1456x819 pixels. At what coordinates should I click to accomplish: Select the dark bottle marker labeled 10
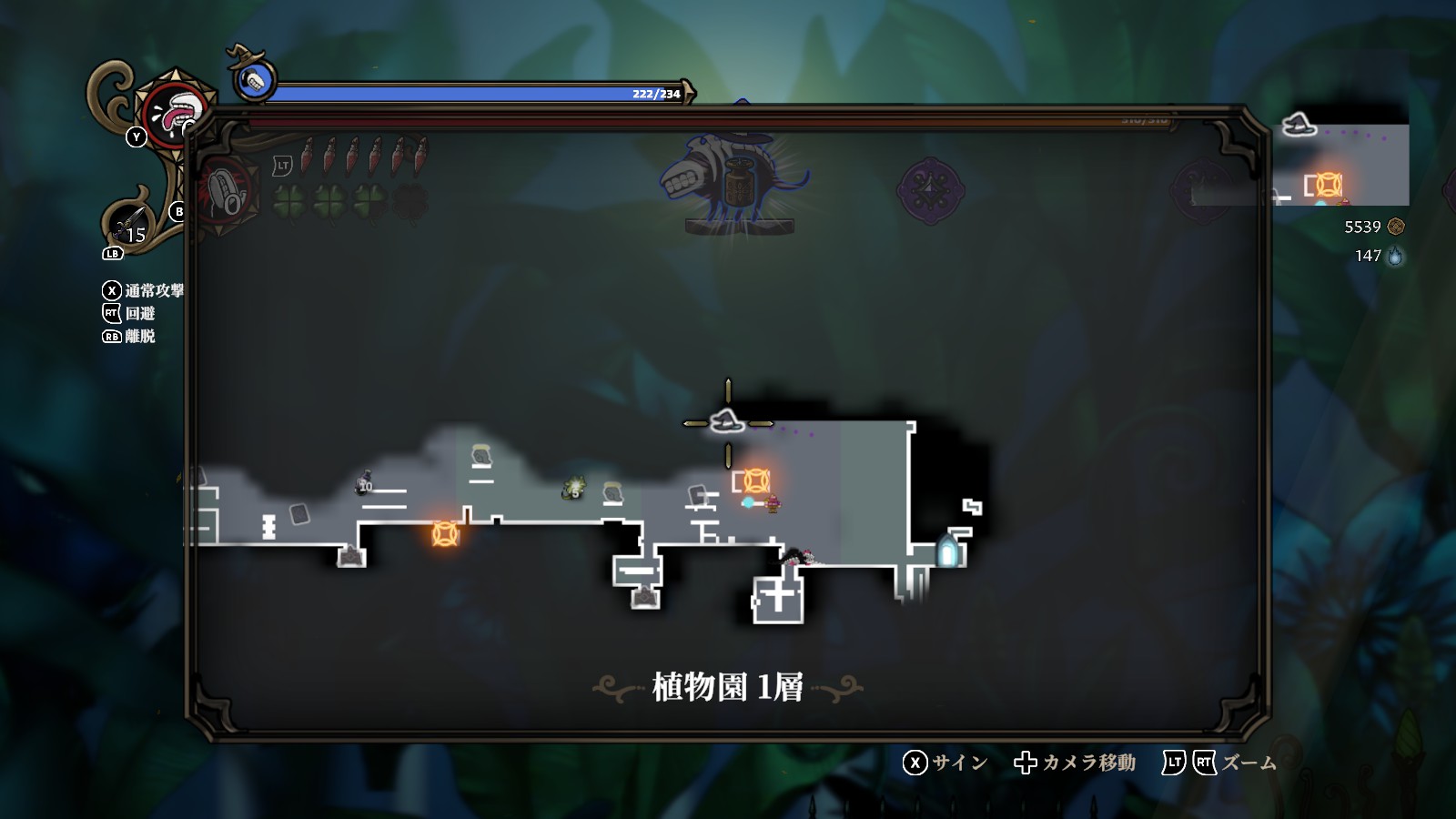point(366,482)
